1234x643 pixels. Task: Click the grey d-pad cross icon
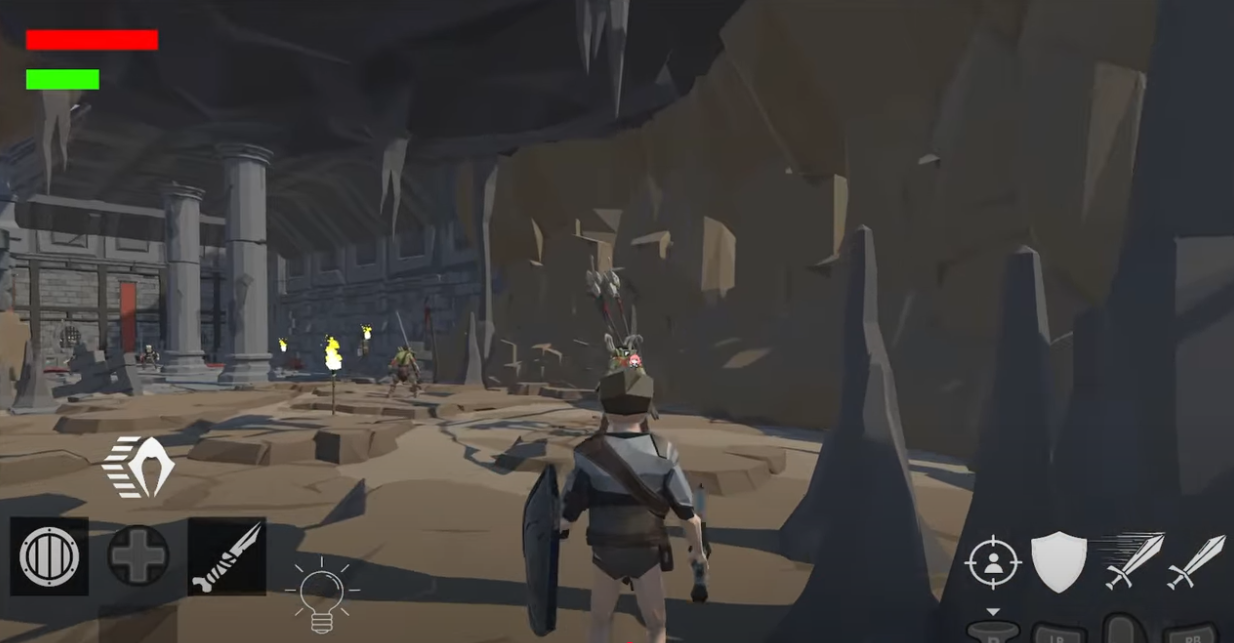coord(138,555)
